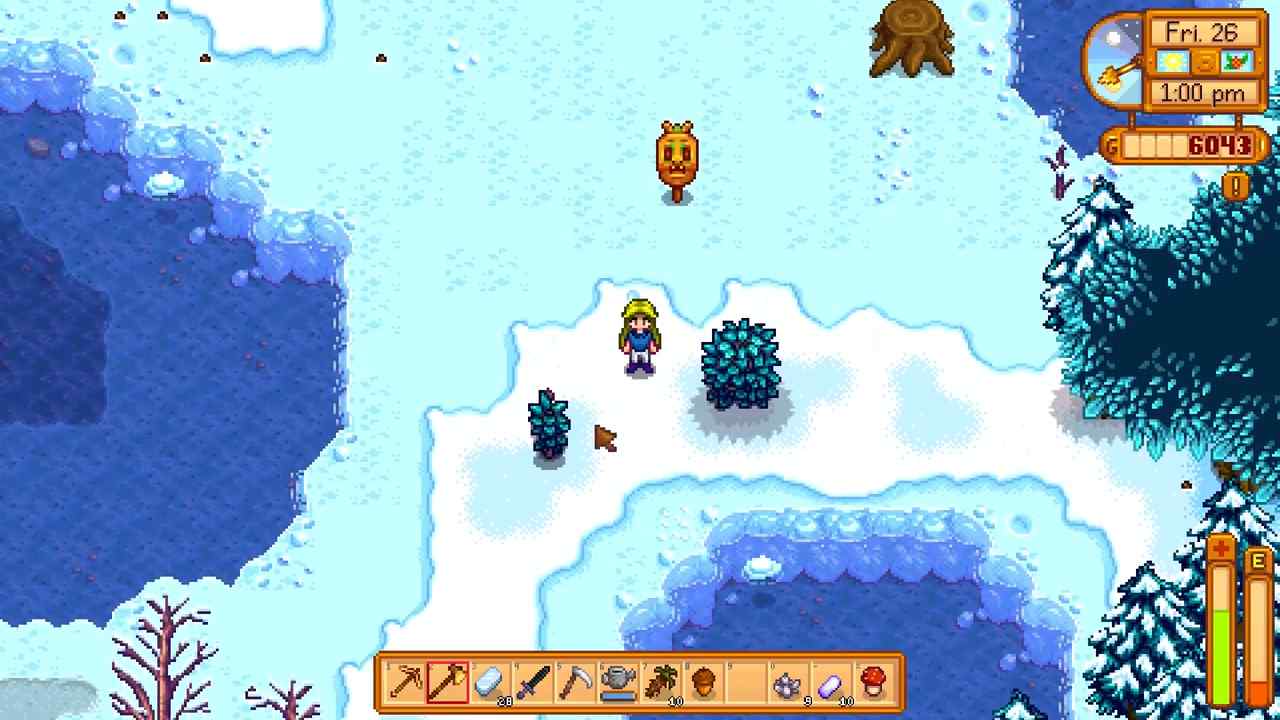The width and height of the screenshot is (1280, 720).
Task: Select the scythe in slot five
Action: tap(577, 683)
